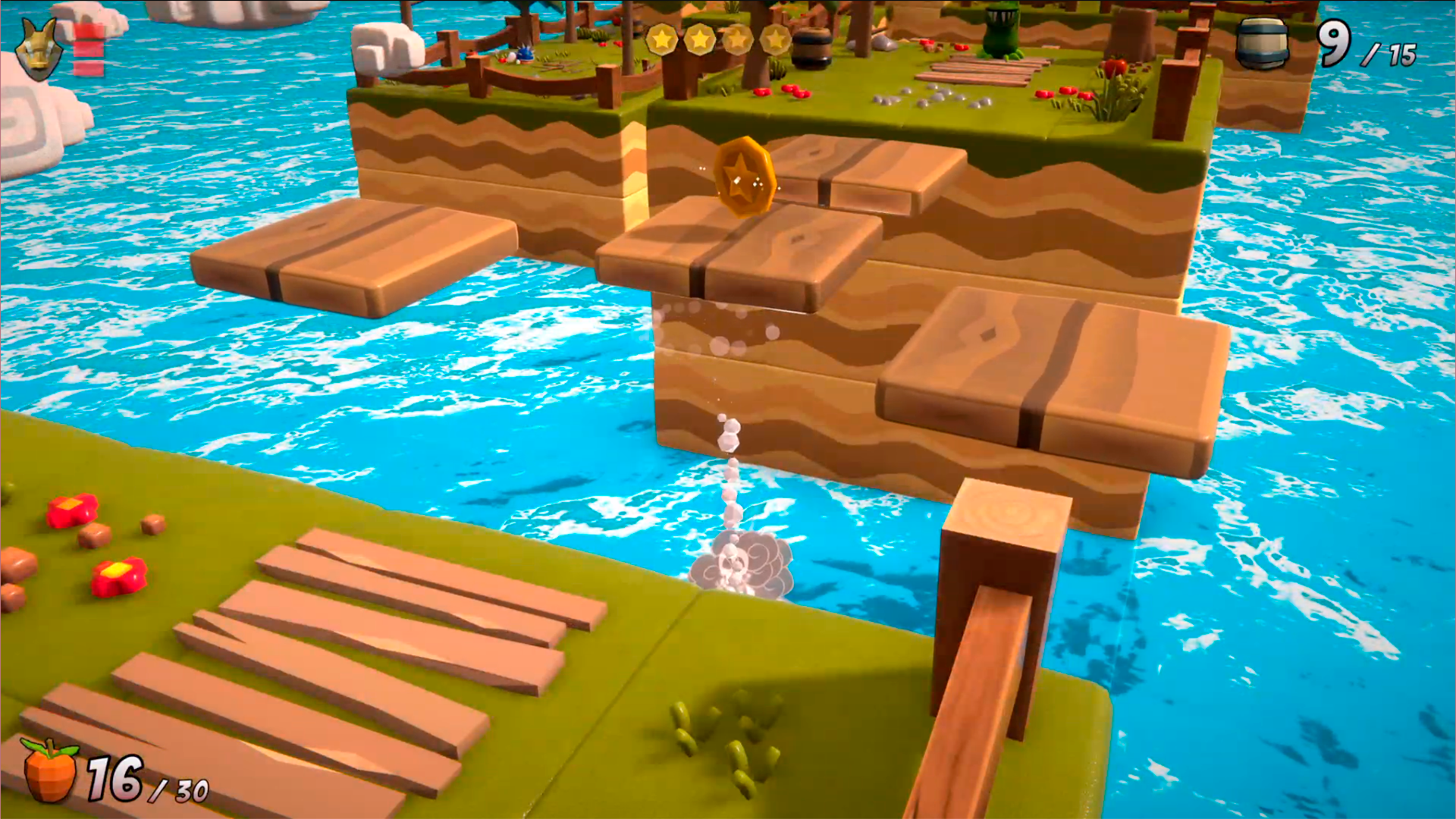This screenshot has height=819, width=1456.
Task: Click the kangaroo character portrait icon
Action: (x=39, y=49)
